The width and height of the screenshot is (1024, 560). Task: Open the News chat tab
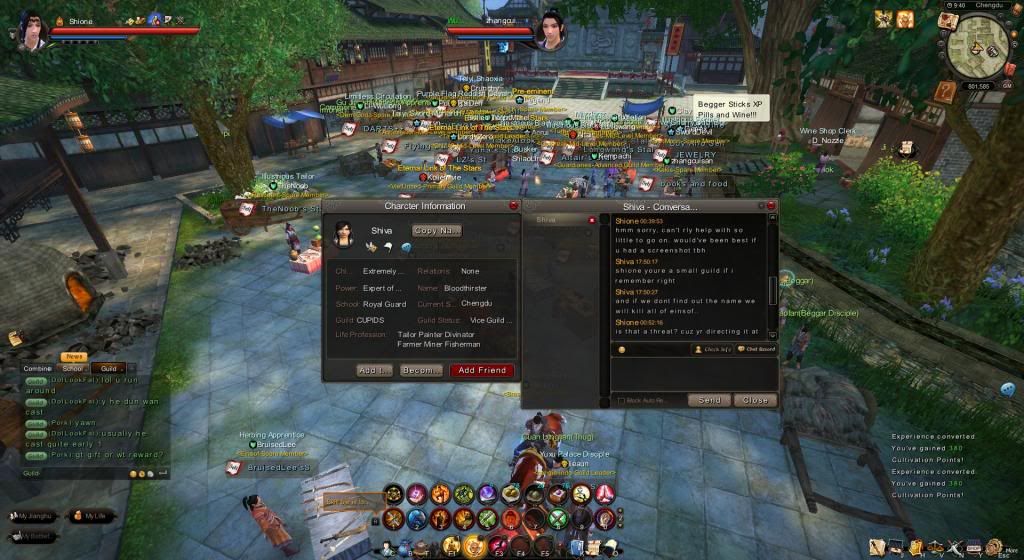tap(74, 357)
